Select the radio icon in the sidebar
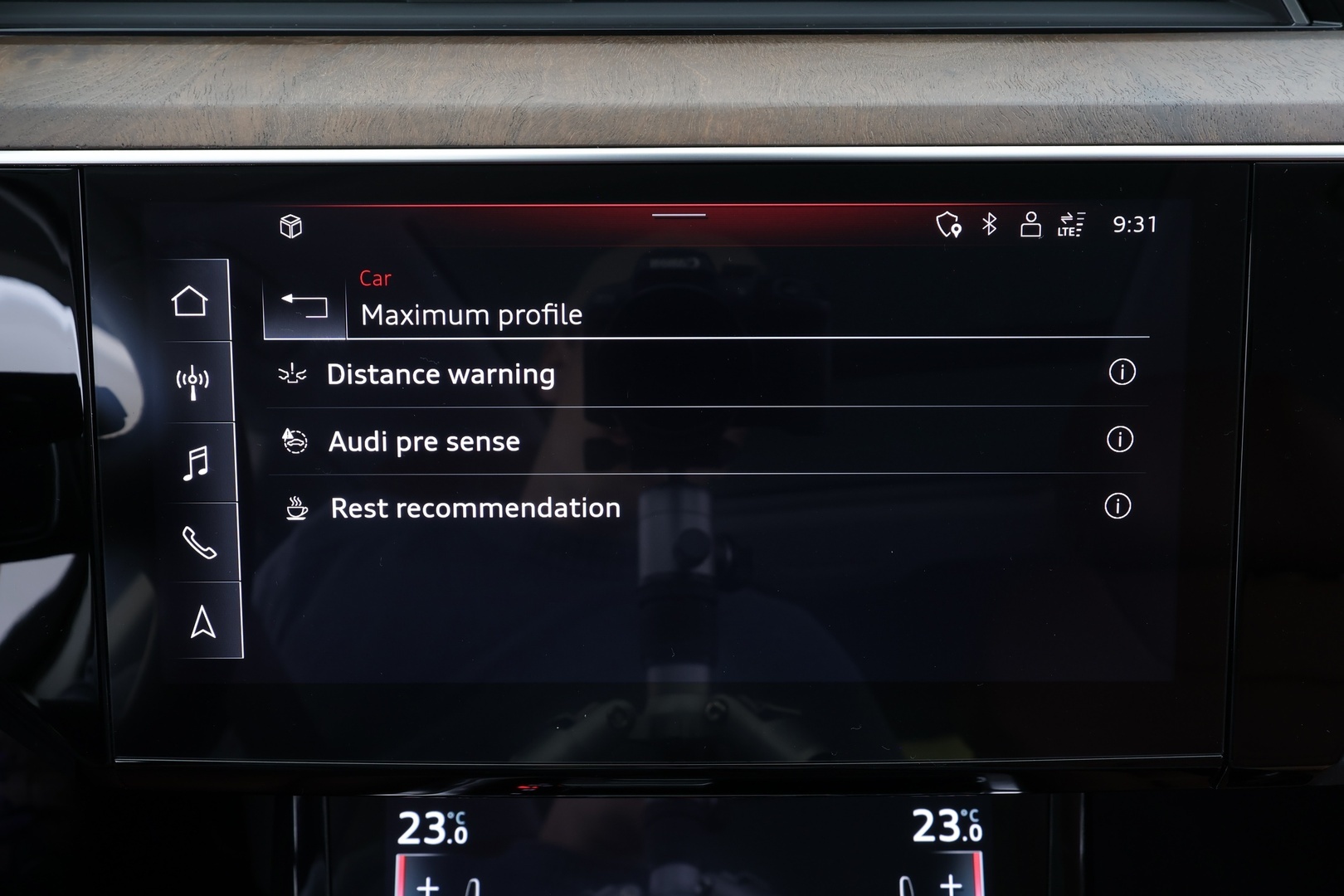 (192, 381)
